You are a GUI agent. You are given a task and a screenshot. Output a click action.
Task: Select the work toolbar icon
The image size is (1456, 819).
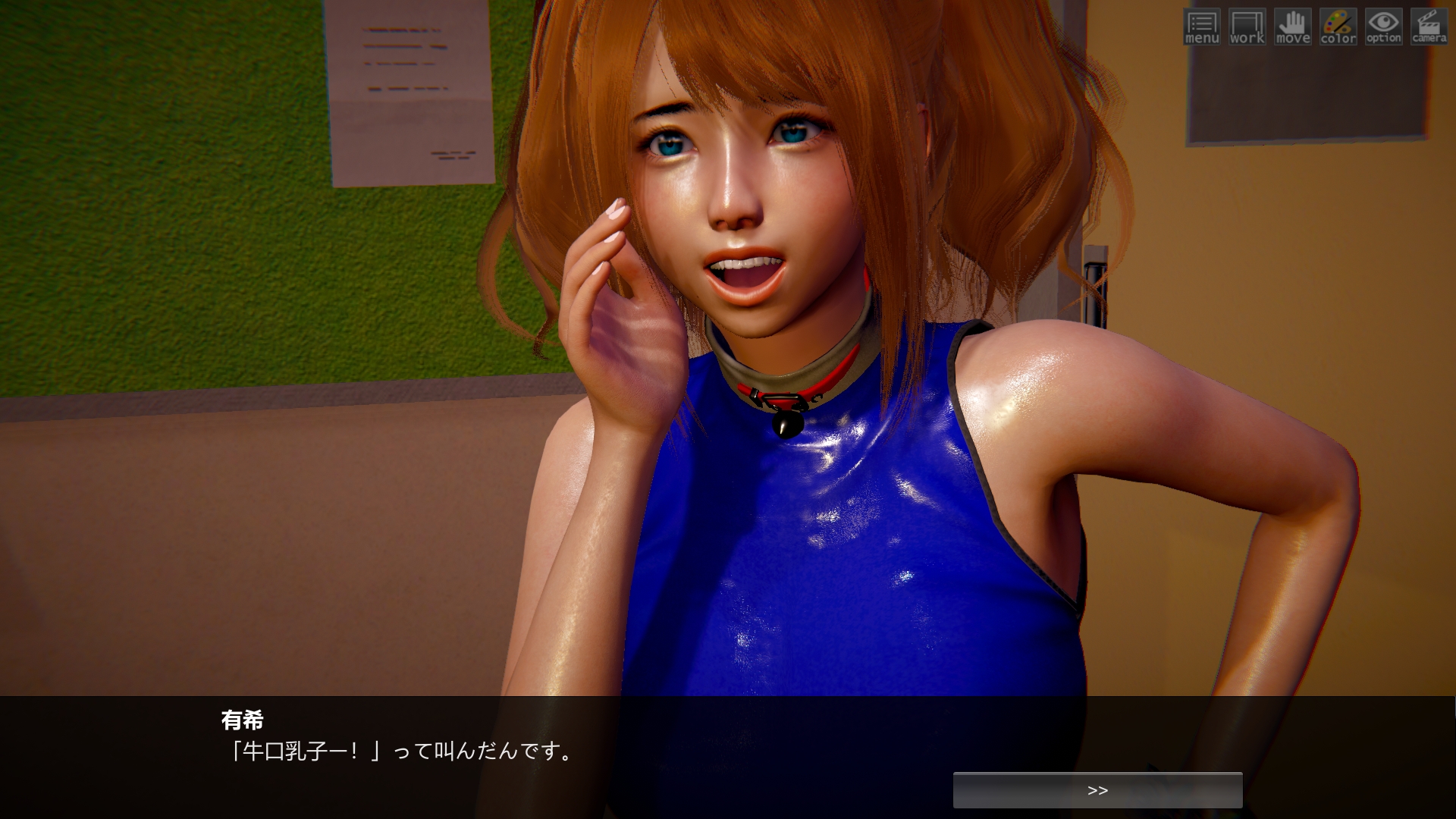coord(1247,27)
